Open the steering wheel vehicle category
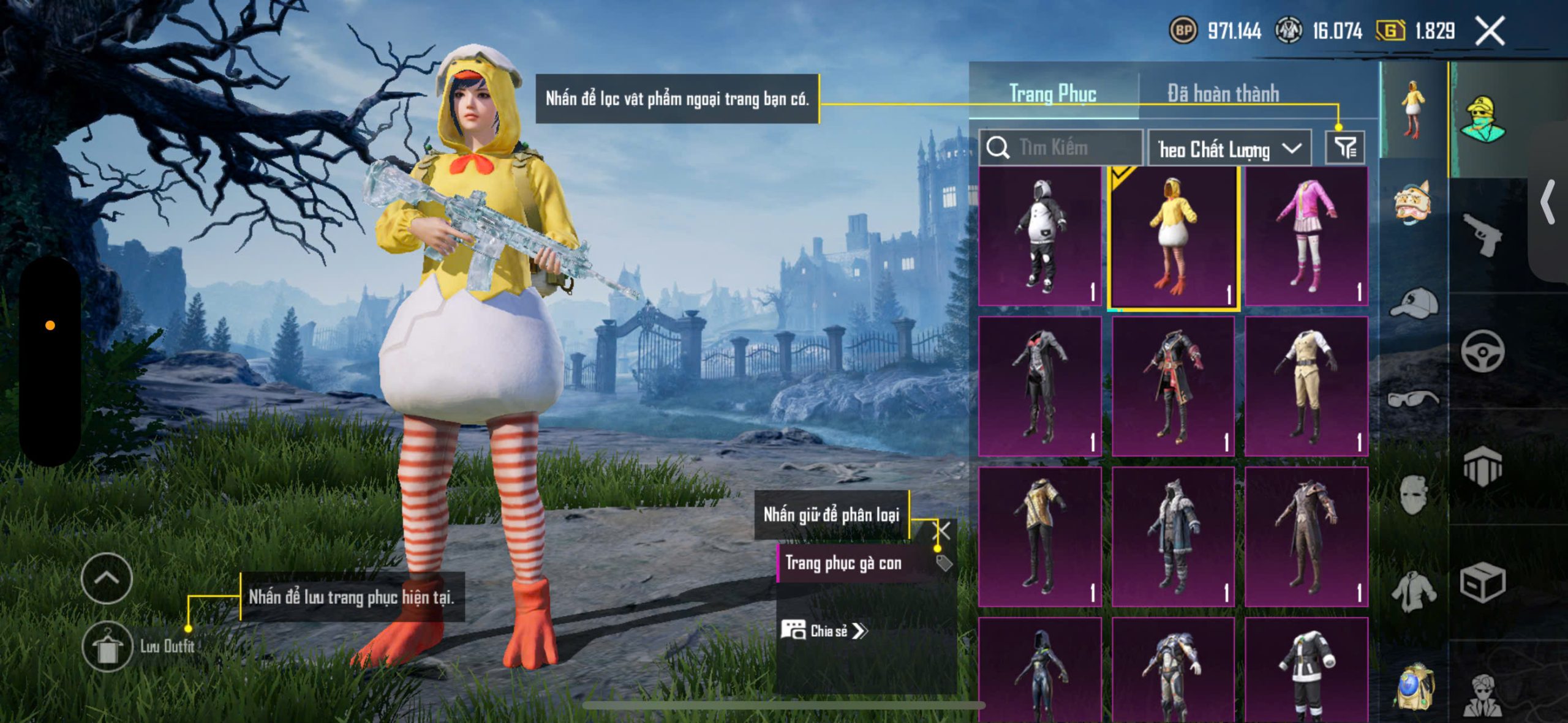1568x723 pixels. (x=1482, y=351)
